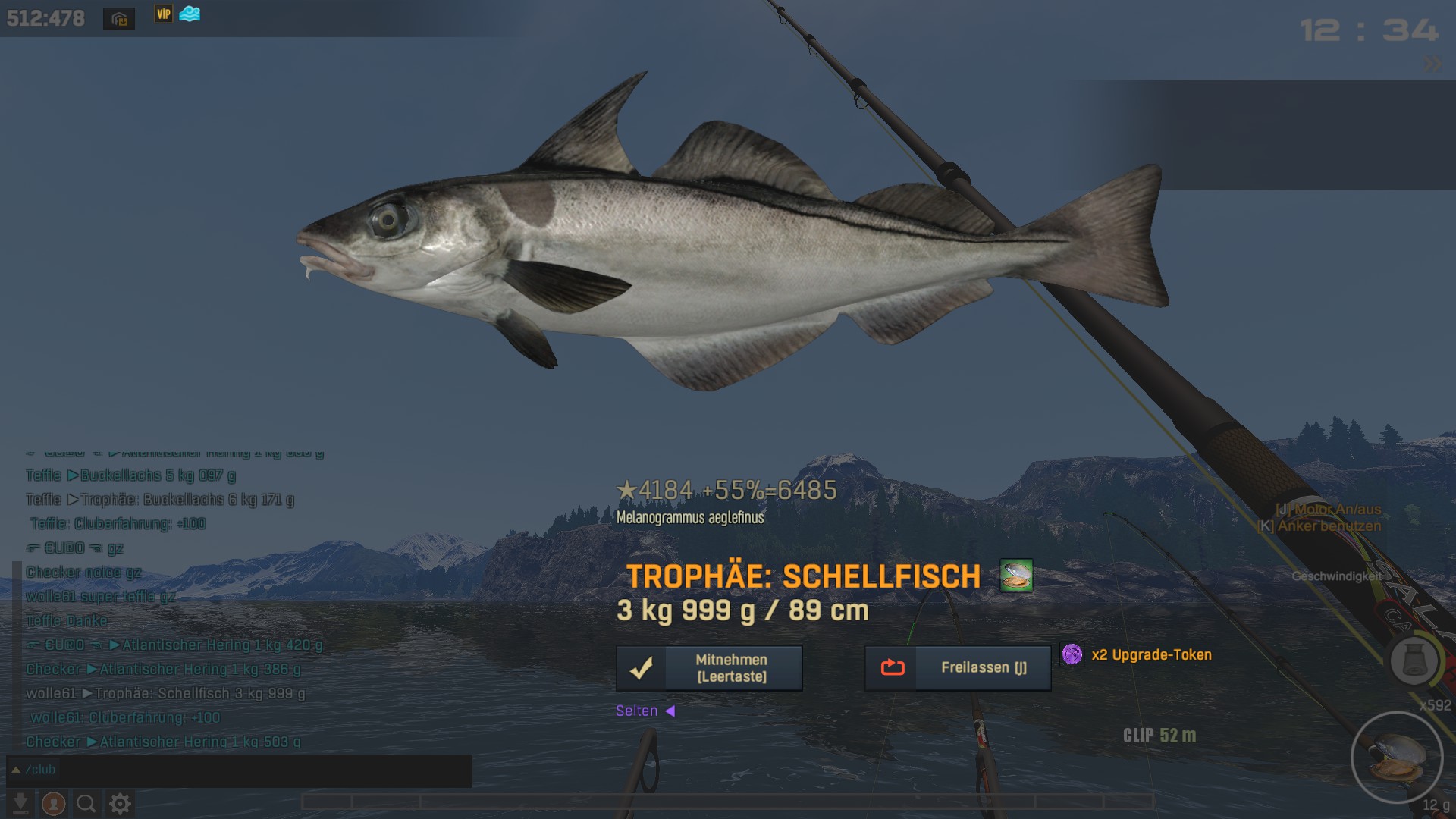Click the blue wave icon
This screenshot has width=1456, height=819.
[190, 14]
